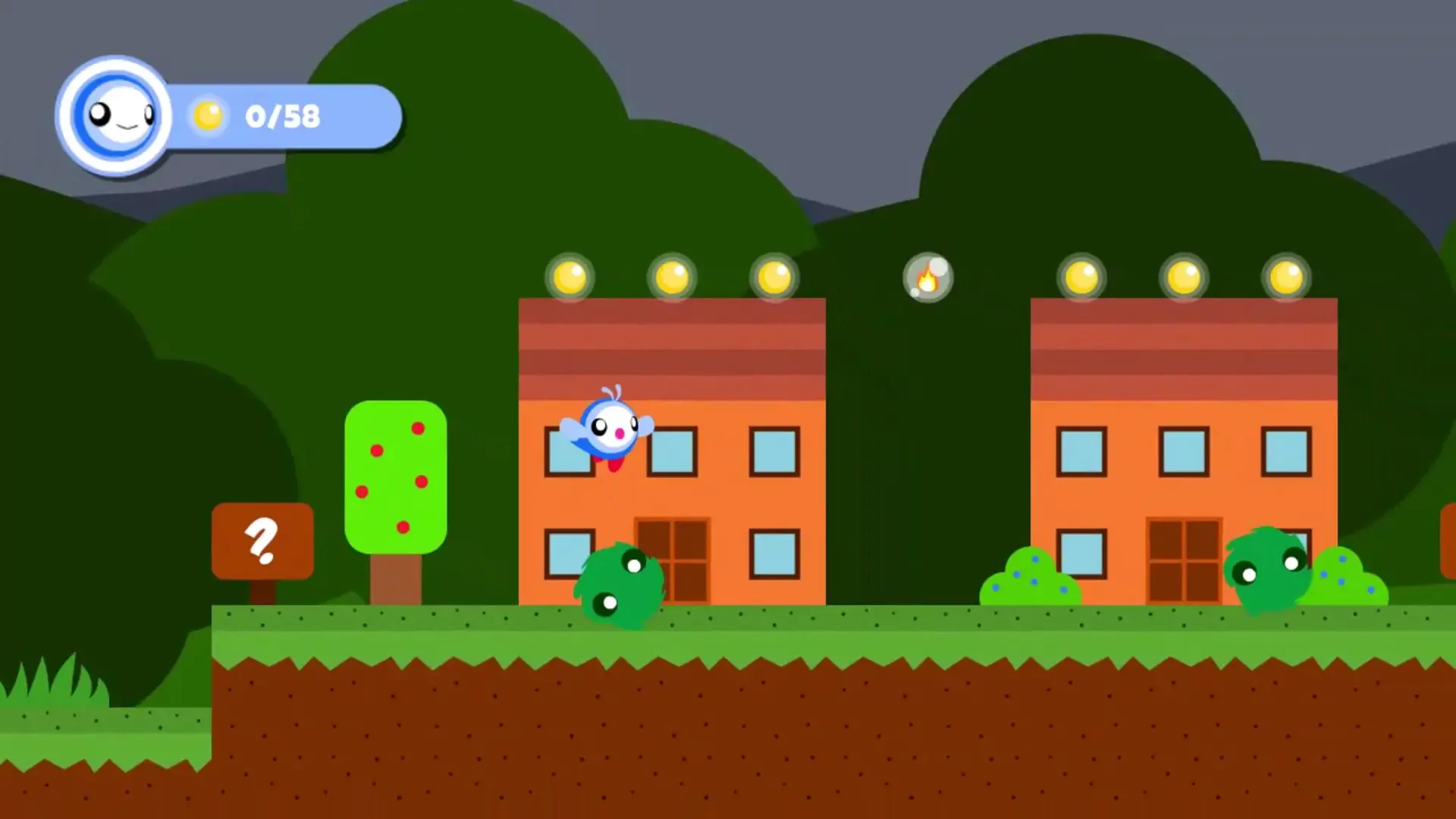The height and width of the screenshot is (819, 1456).
Task: Select the coin icon next to the 0/58 counter
Action: 206,115
